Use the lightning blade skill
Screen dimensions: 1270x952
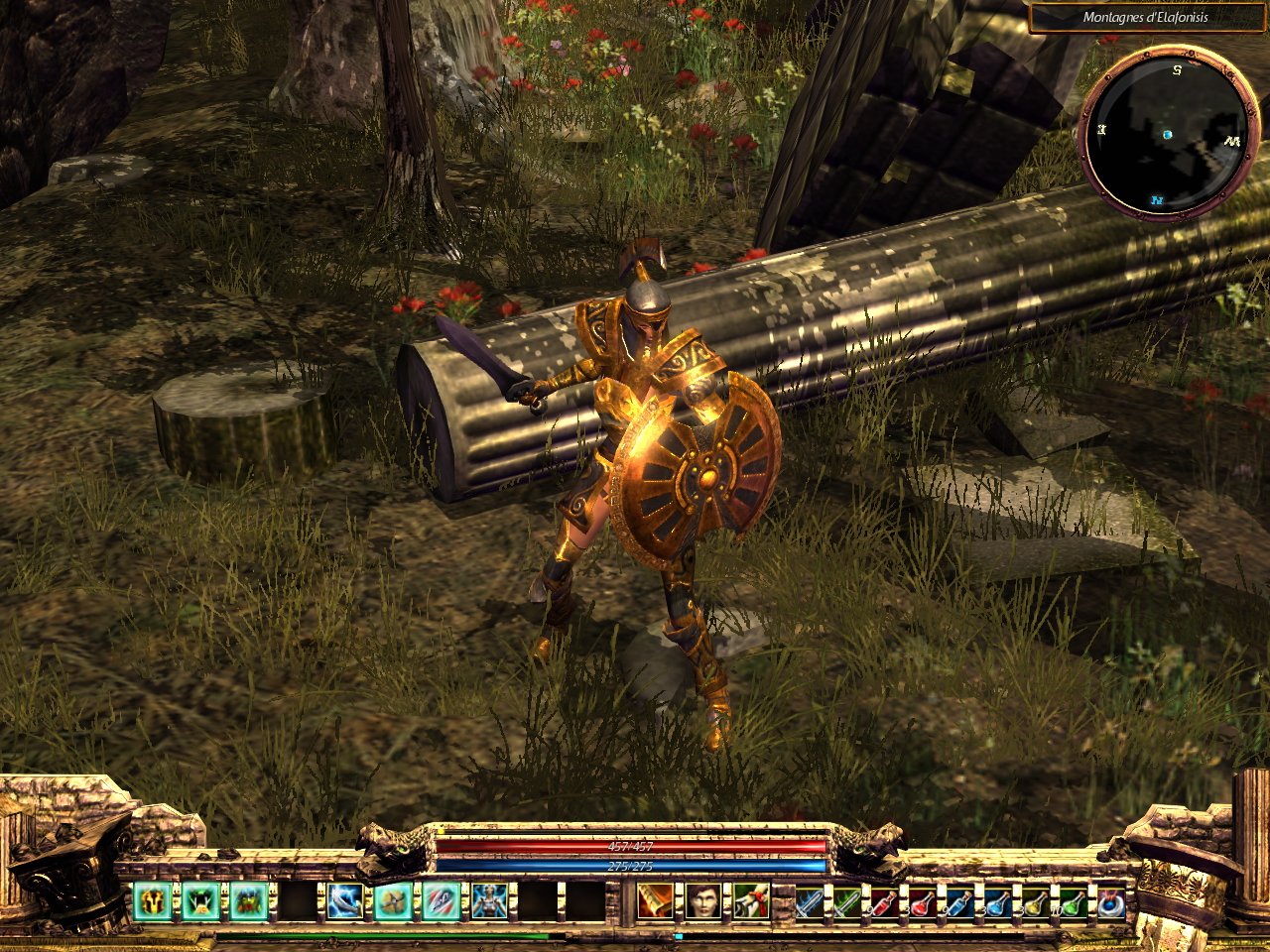(345, 902)
